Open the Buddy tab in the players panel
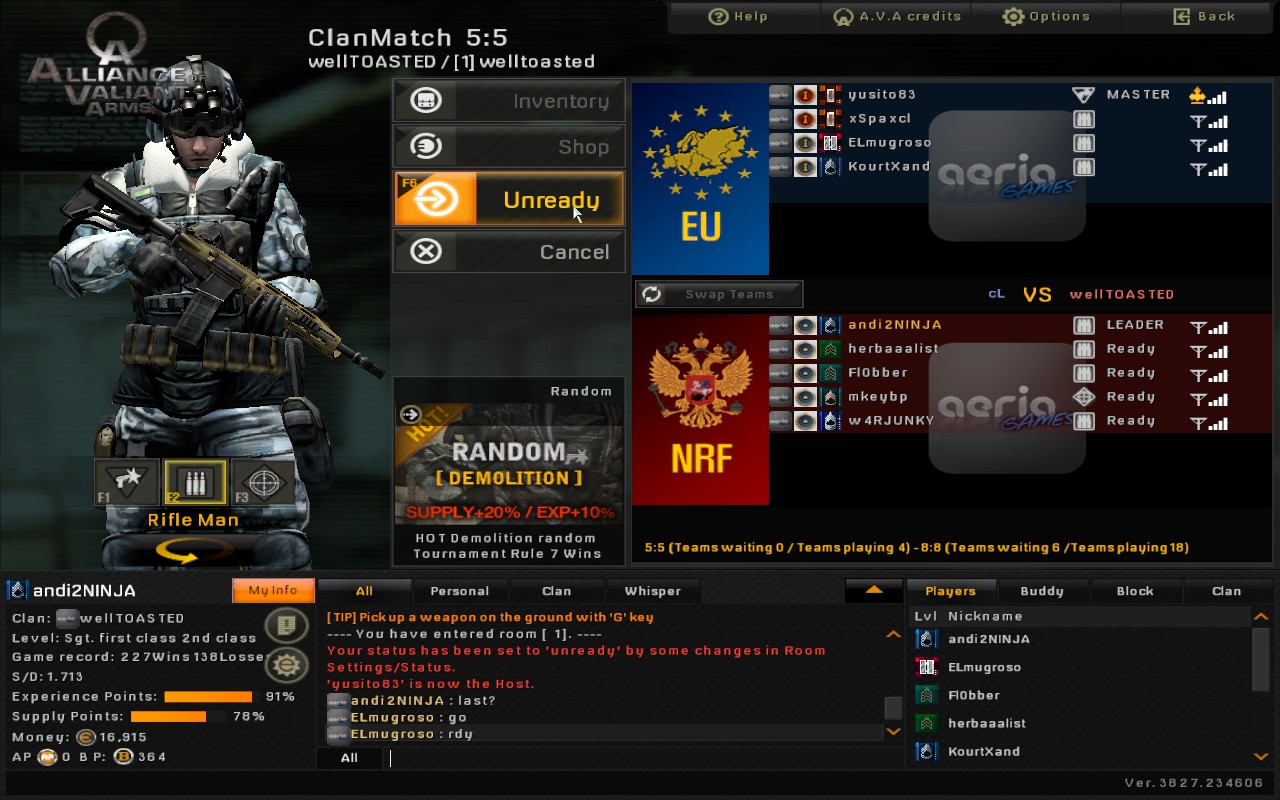Screen dimensions: 1280x800 (x=1043, y=591)
